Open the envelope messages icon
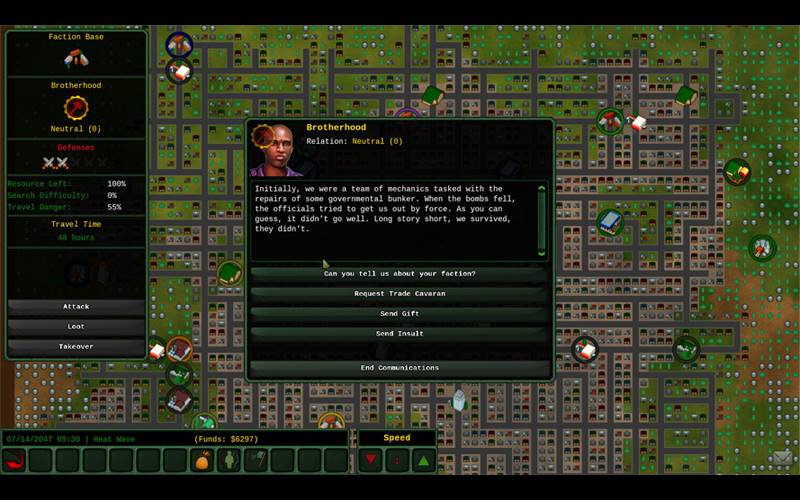 pos(782,458)
